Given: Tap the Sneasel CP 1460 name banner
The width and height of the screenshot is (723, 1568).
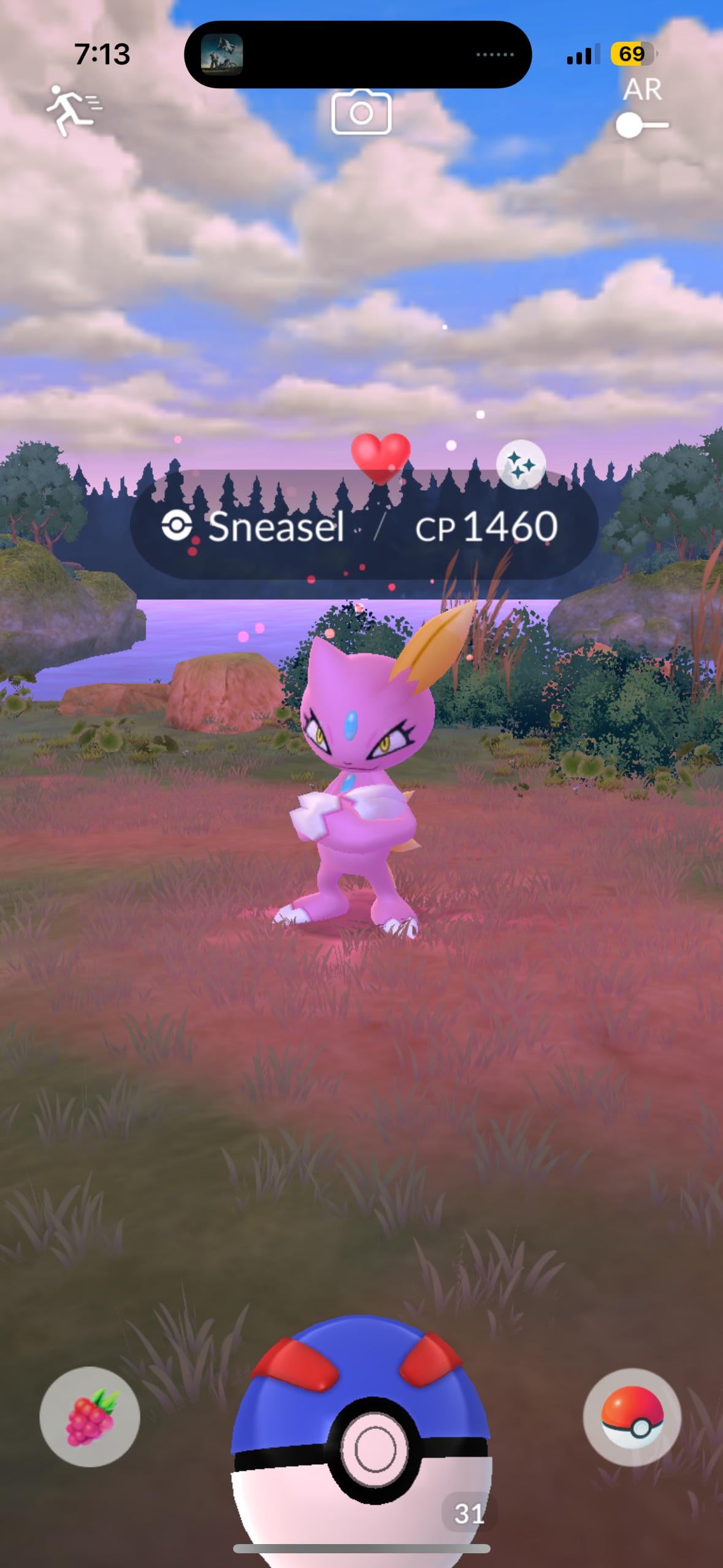Looking at the screenshot, I should (364, 526).
